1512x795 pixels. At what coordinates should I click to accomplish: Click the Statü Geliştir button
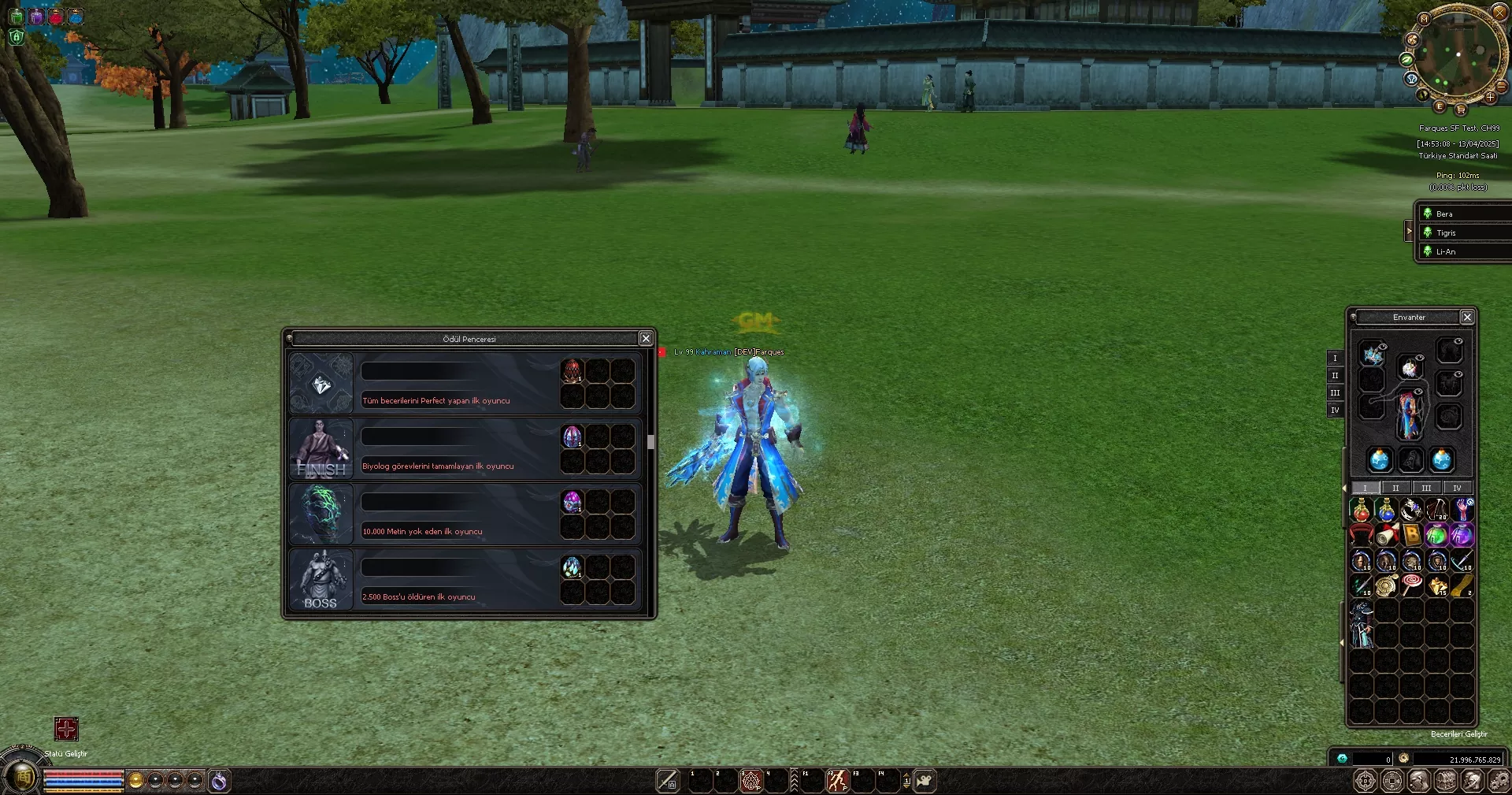67,730
